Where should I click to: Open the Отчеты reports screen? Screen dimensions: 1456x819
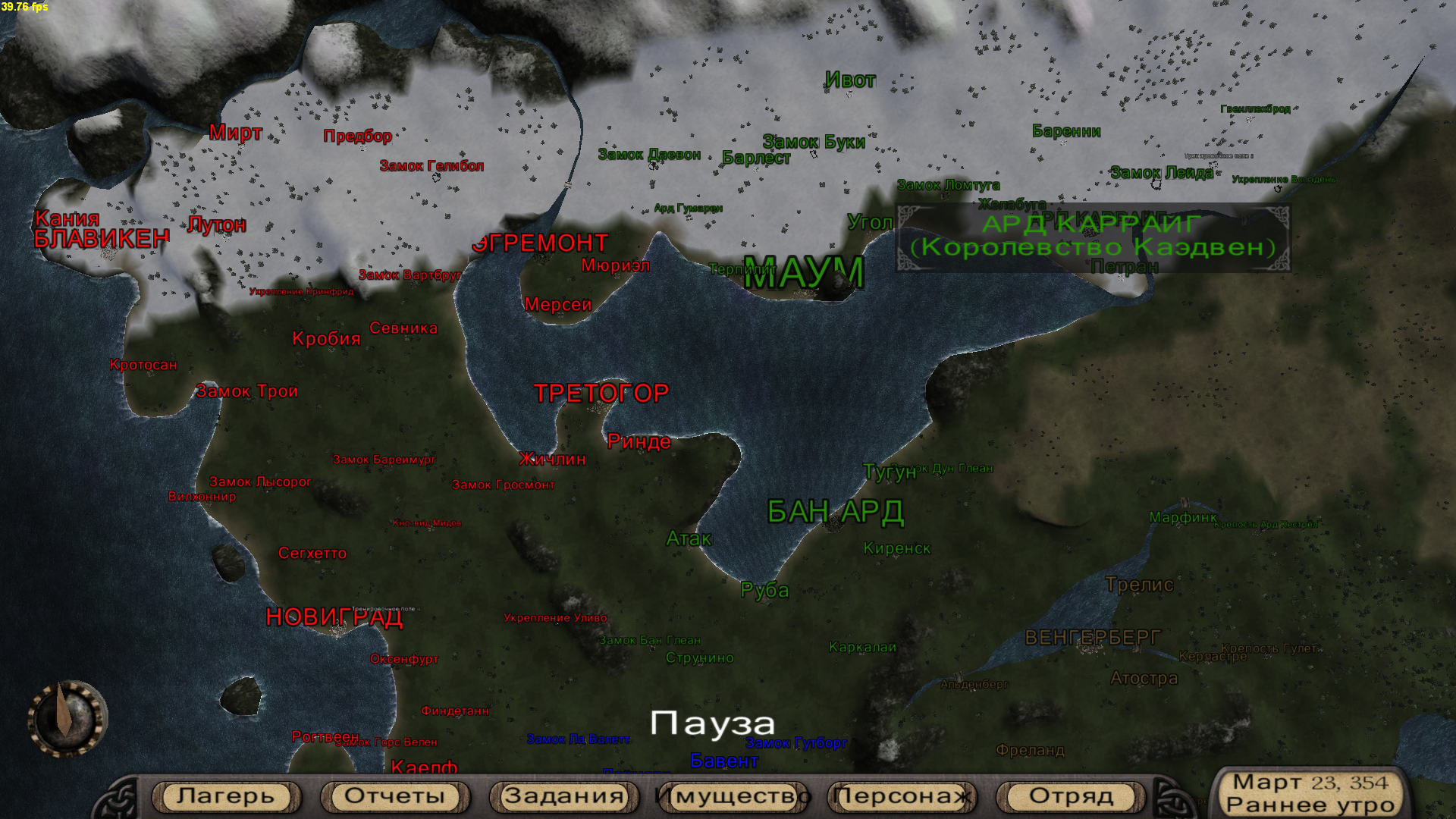(x=394, y=796)
